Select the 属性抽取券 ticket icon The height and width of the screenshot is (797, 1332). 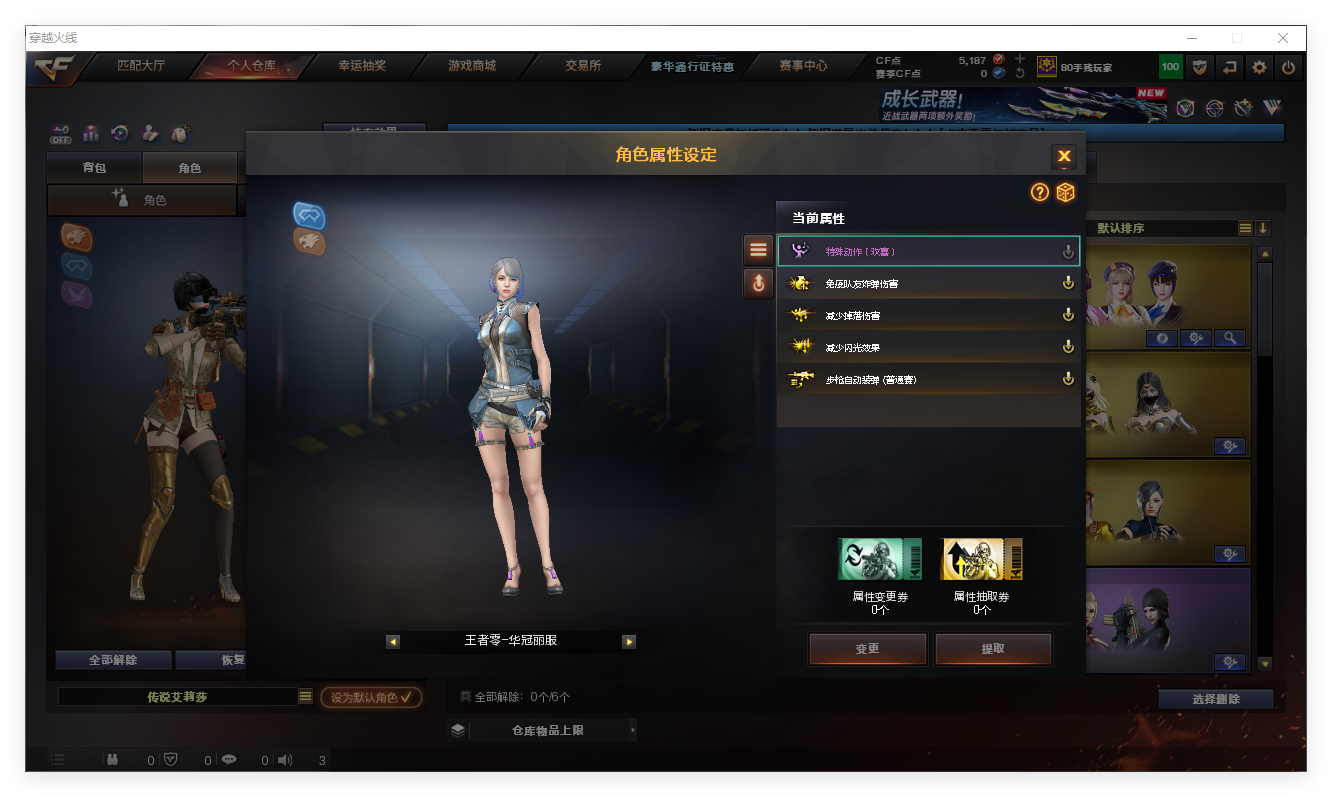981,558
